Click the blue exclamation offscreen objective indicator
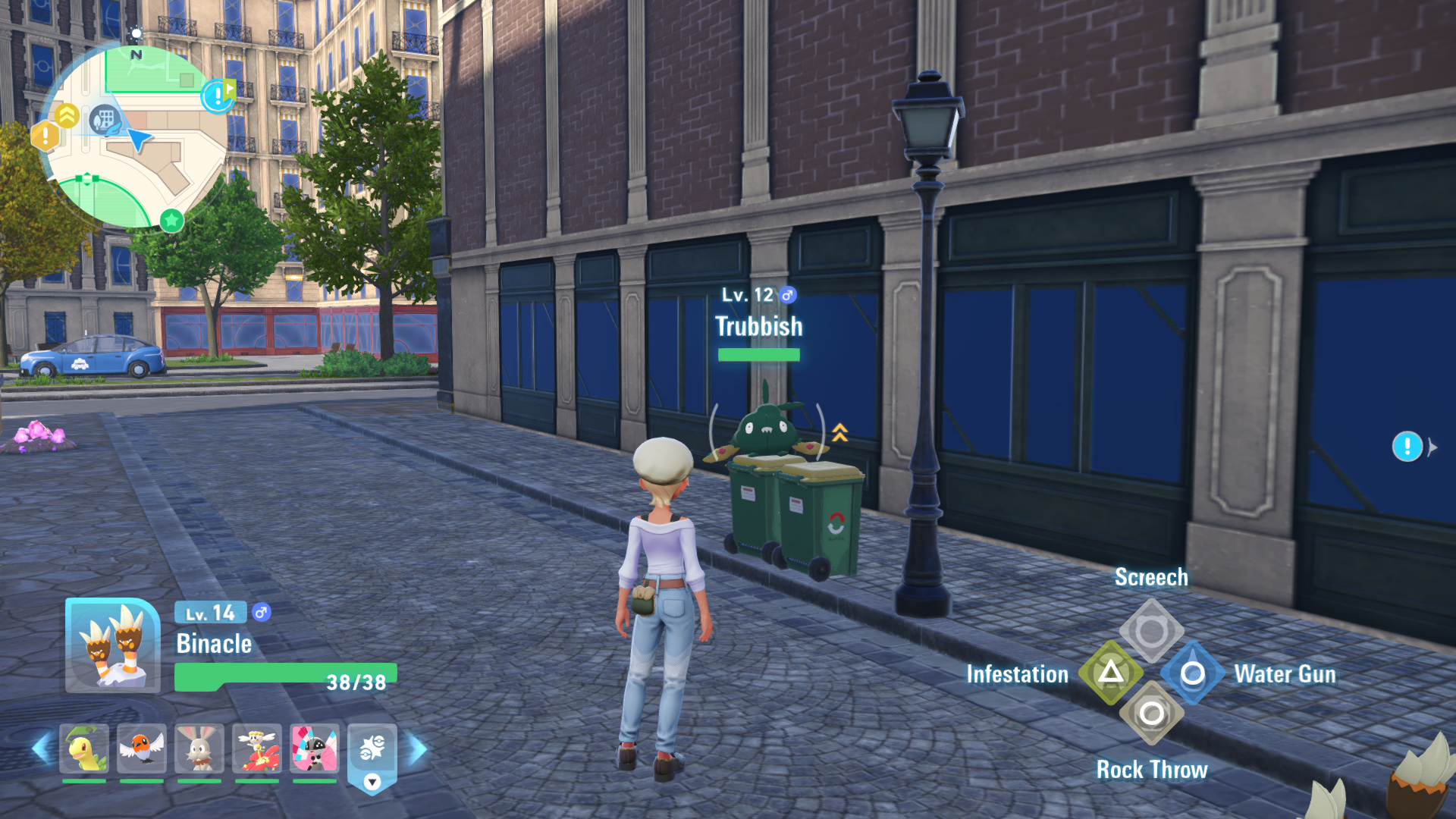This screenshot has height=819, width=1456. [x=1407, y=447]
